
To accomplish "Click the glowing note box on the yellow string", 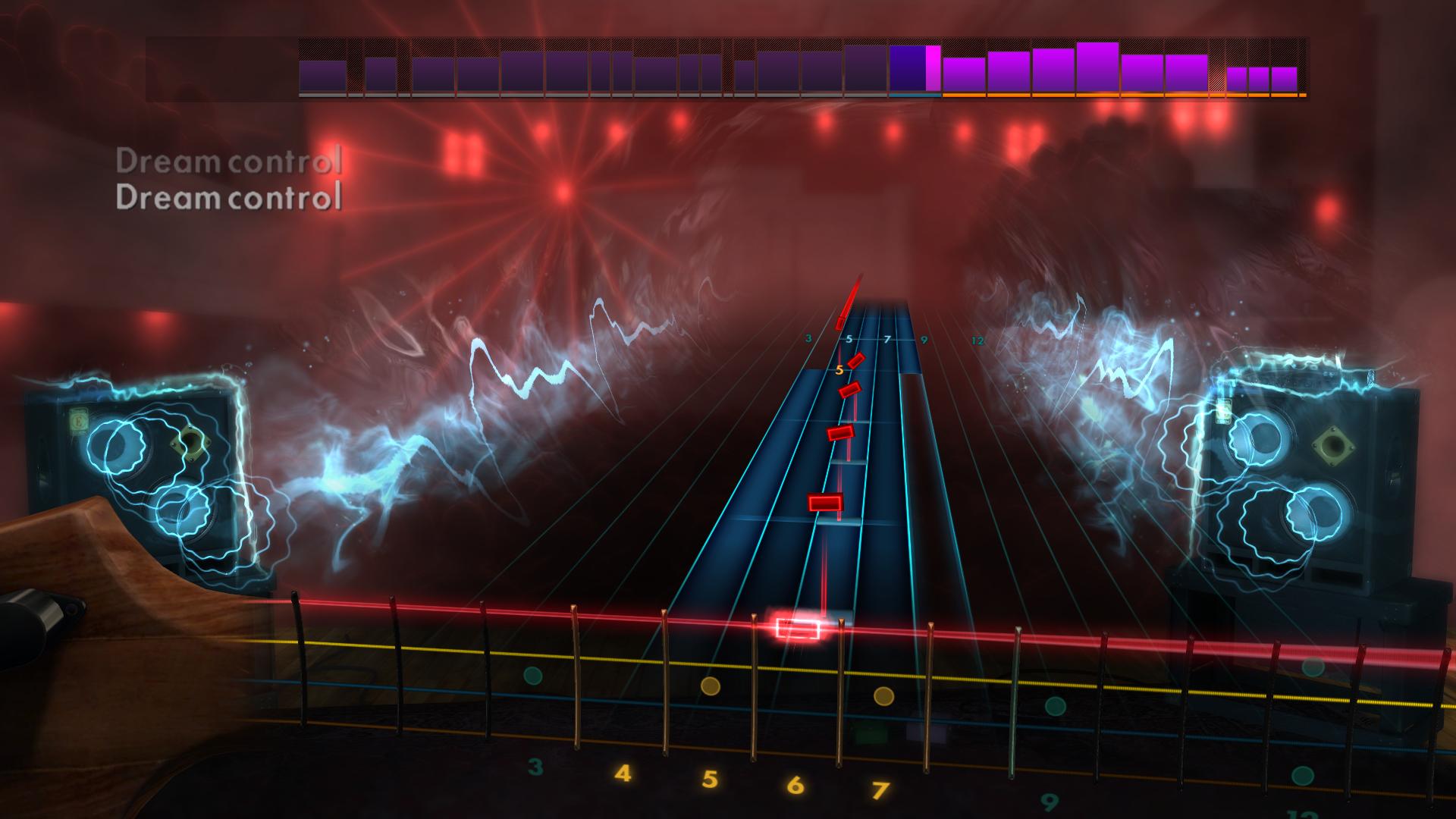I will (x=796, y=626).
